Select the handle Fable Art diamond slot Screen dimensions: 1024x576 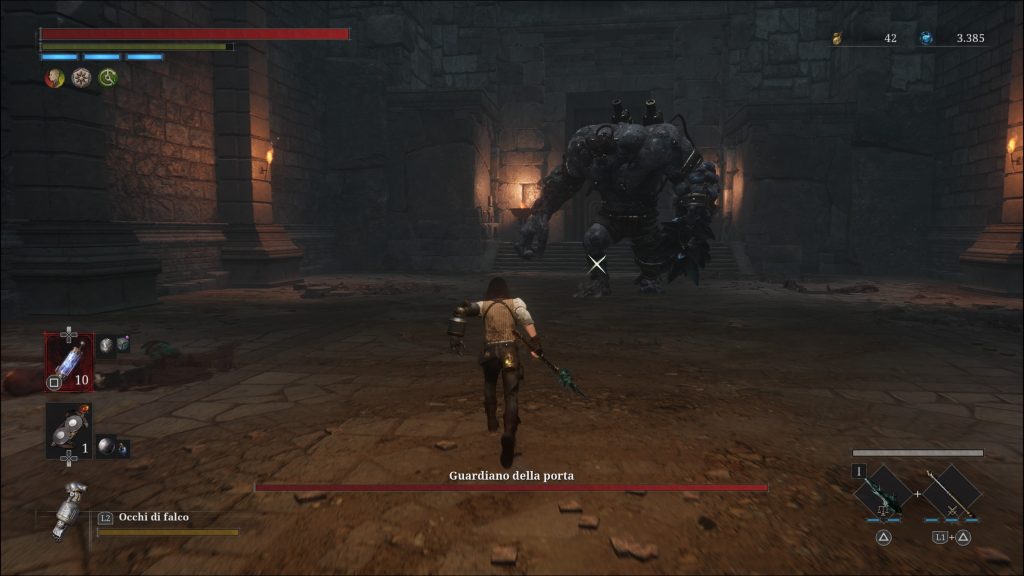pyautogui.click(x=951, y=492)
